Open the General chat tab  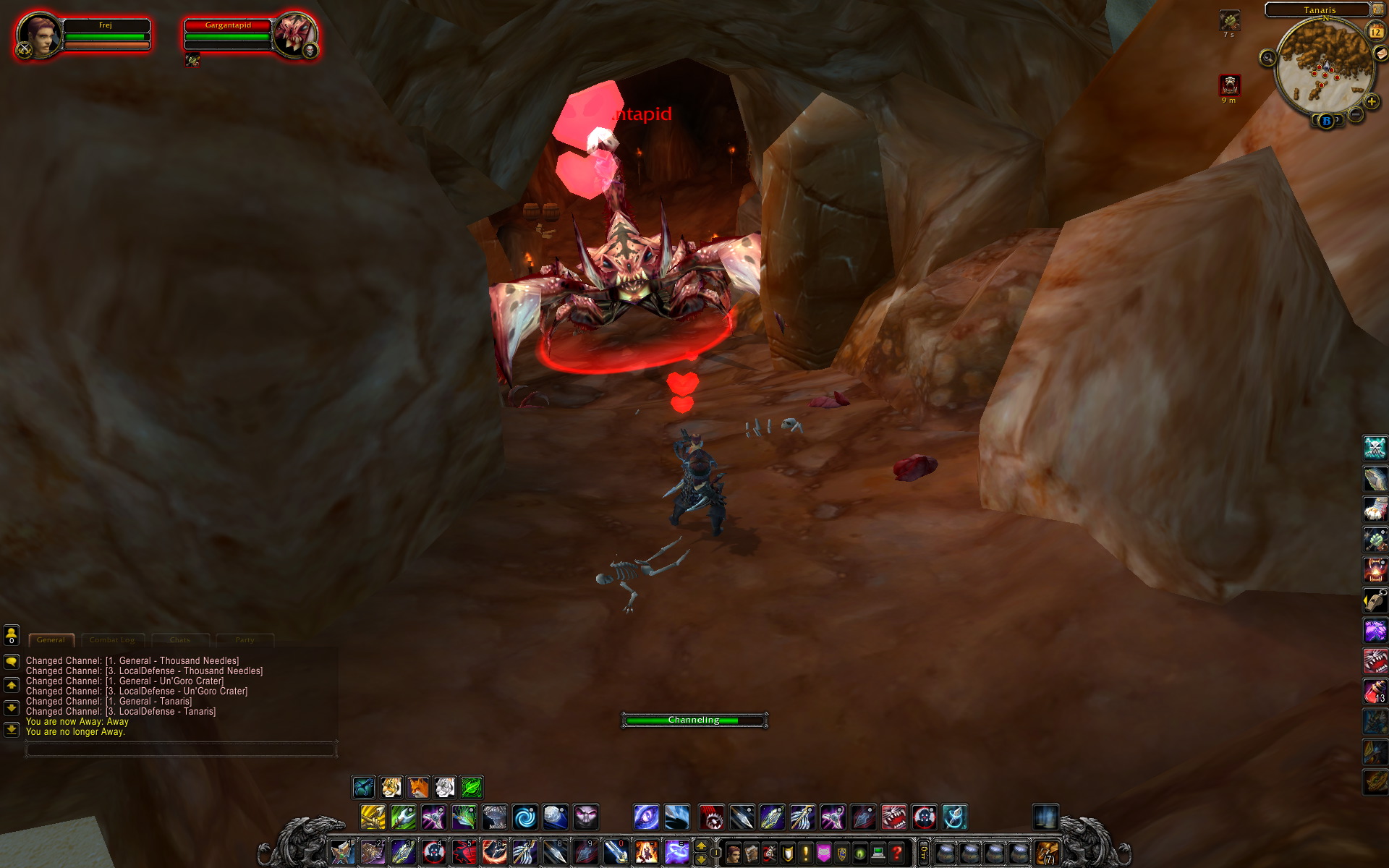[51, 640]
